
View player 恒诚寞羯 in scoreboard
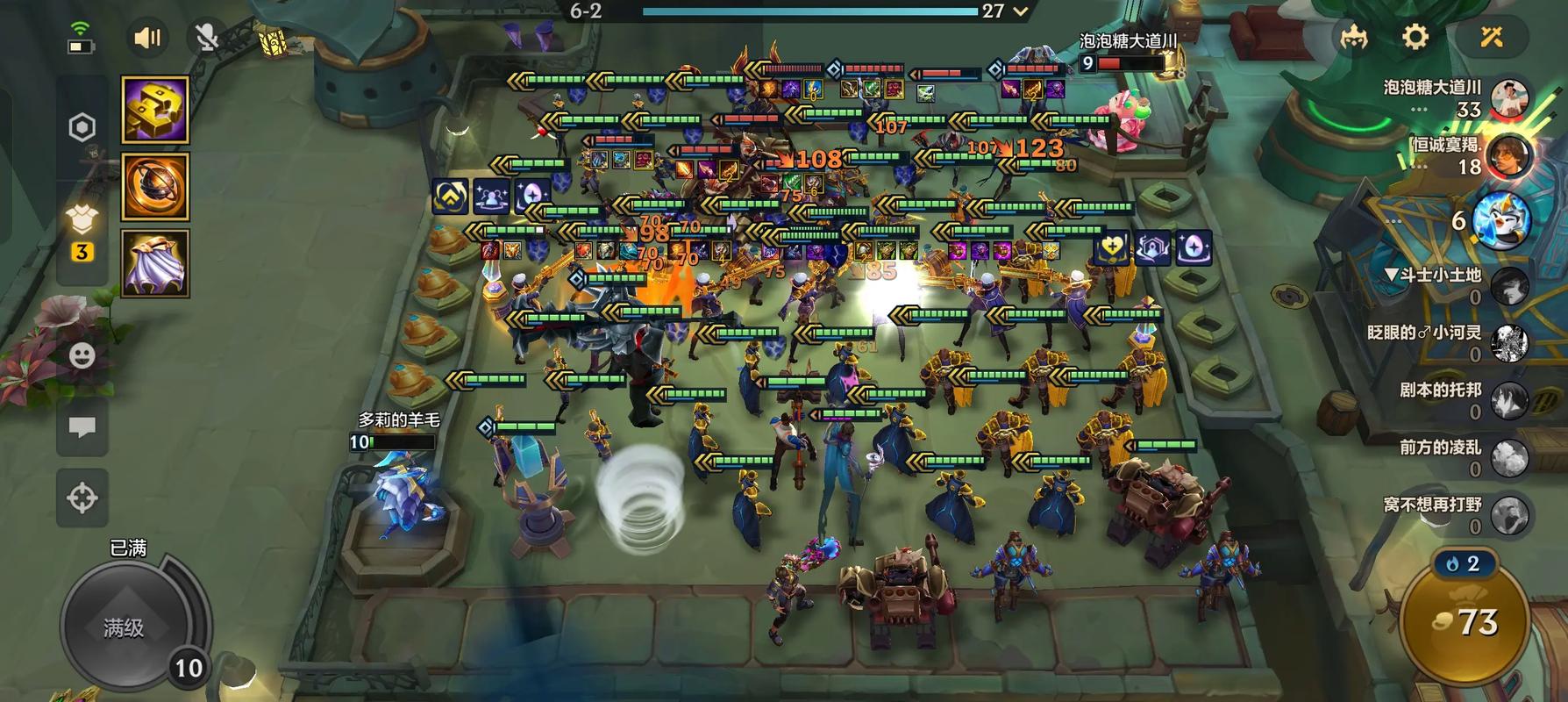1509,157
